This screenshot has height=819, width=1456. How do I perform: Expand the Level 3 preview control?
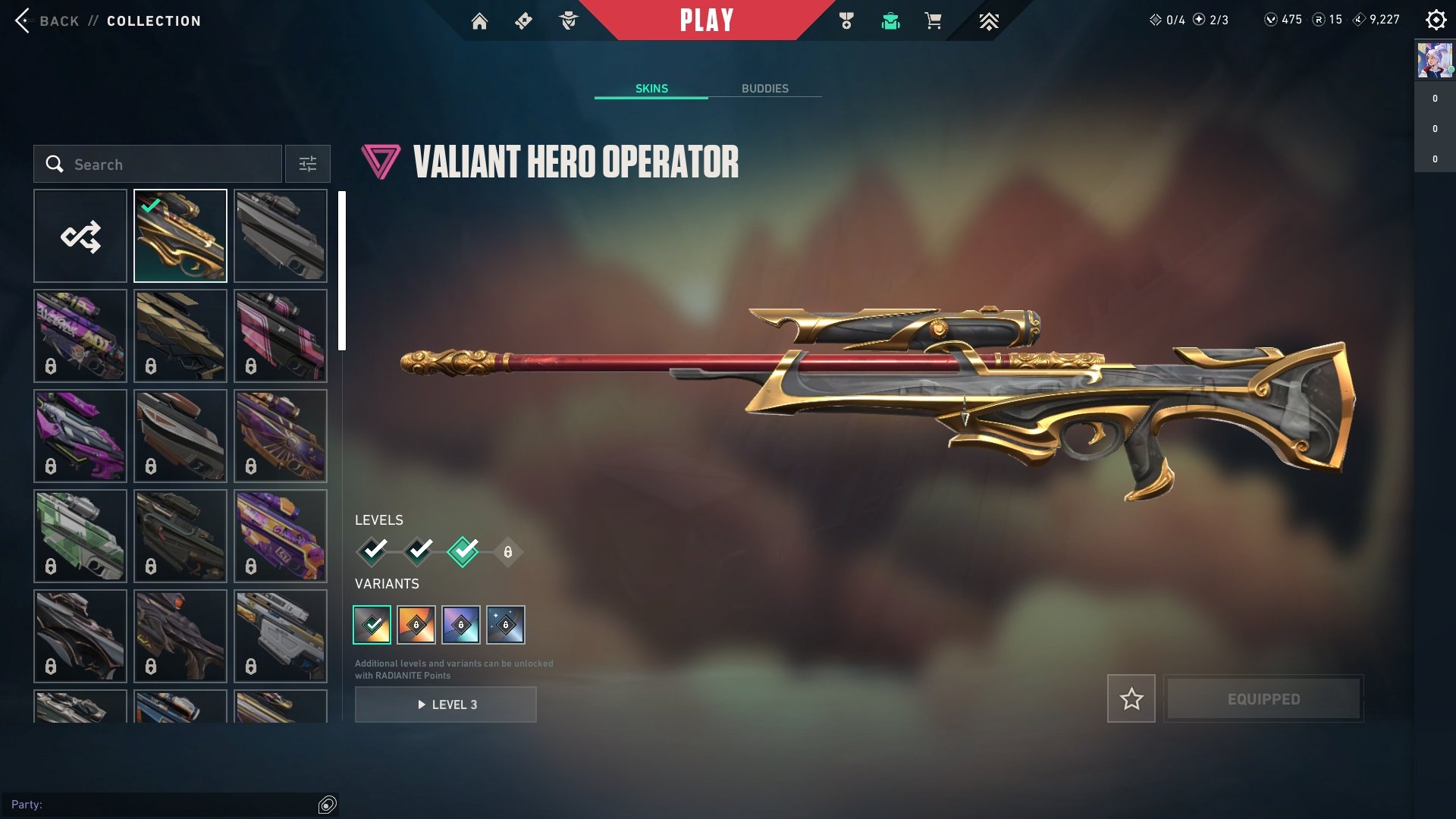tap(445, 704)
